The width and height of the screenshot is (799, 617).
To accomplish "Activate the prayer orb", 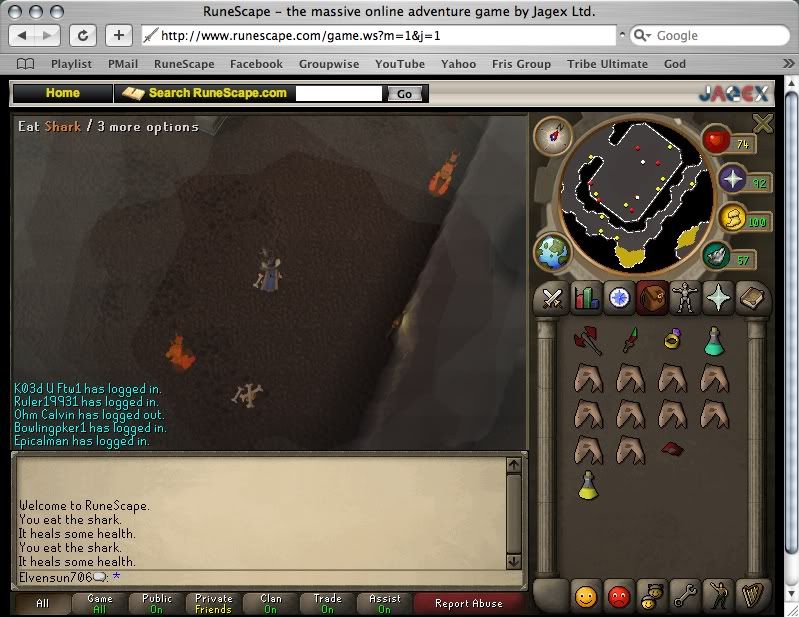I will click(733, 179).
